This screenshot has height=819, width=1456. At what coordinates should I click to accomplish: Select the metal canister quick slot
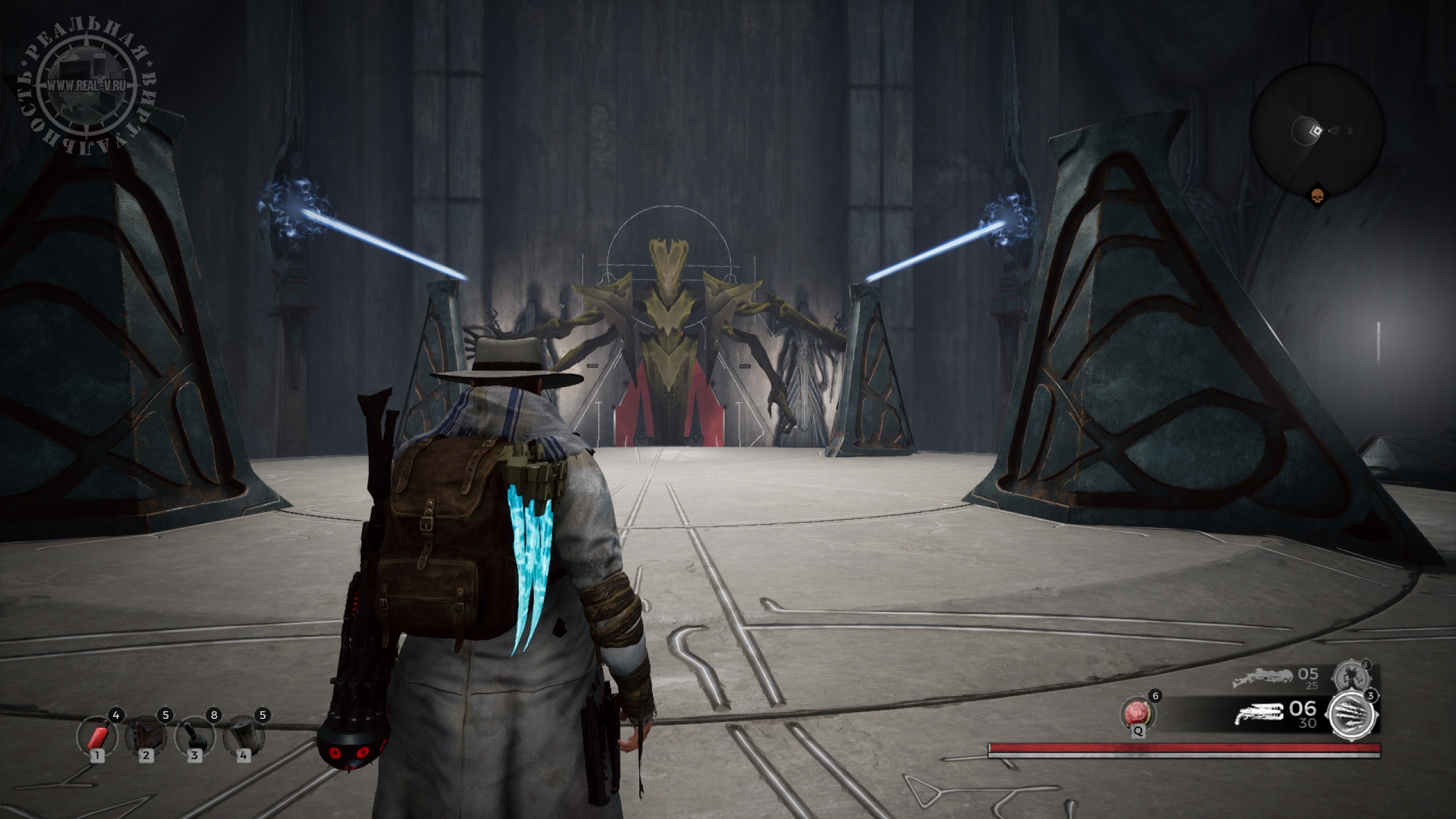coord(243,737)
